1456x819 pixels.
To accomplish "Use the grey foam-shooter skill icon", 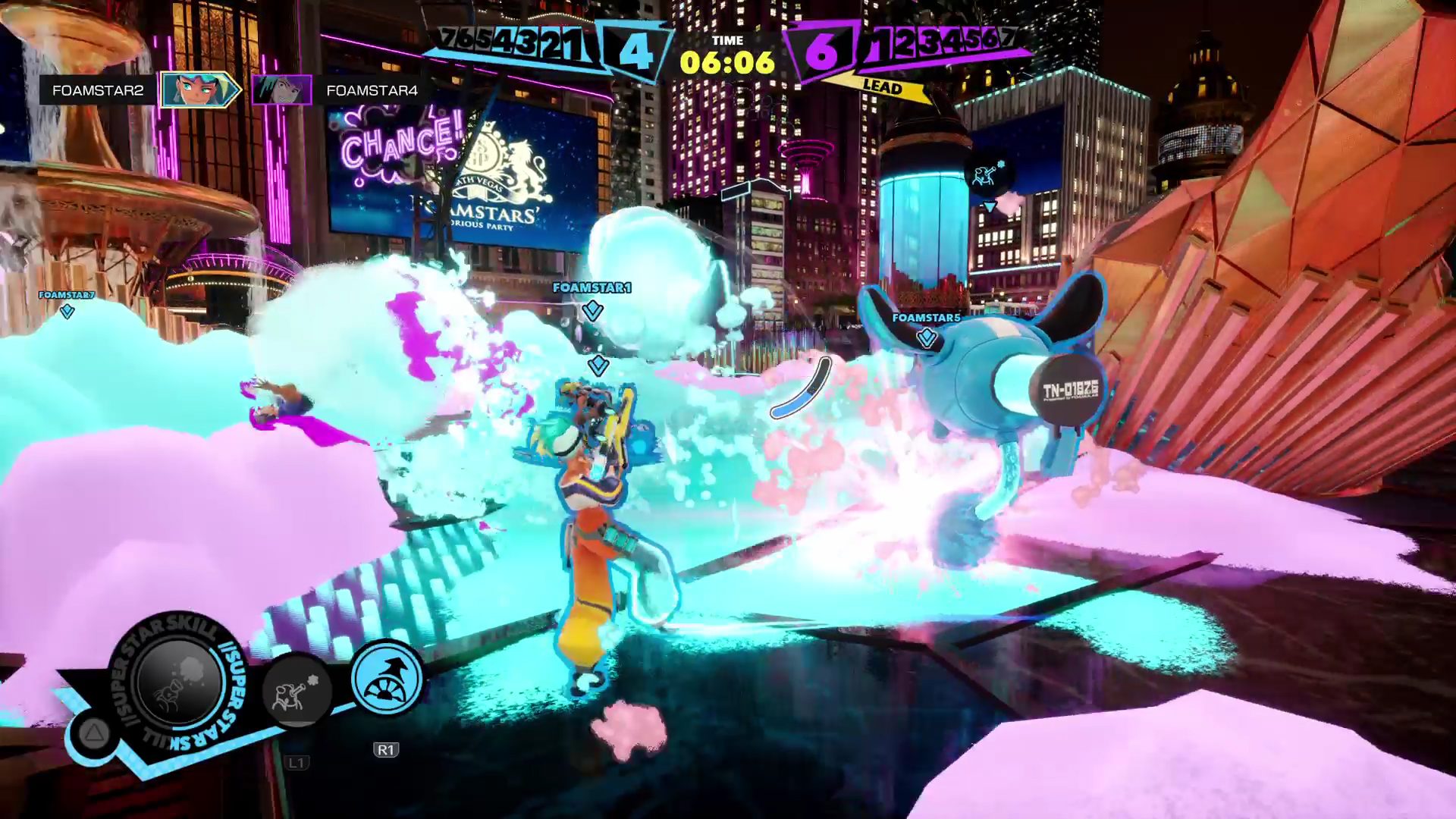I will [x=297, y=692].
